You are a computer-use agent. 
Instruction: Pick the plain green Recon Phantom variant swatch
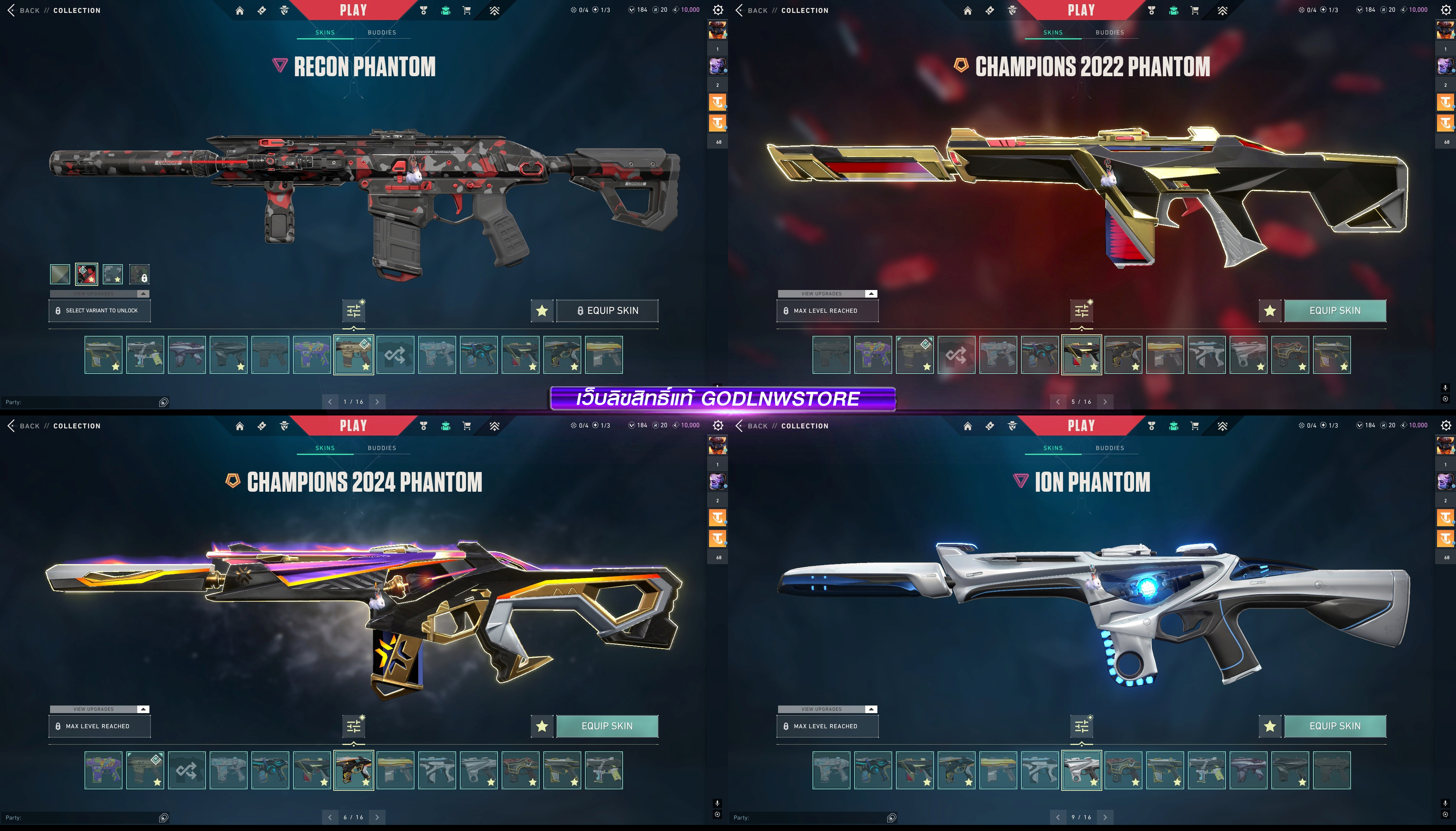(60, 274)
